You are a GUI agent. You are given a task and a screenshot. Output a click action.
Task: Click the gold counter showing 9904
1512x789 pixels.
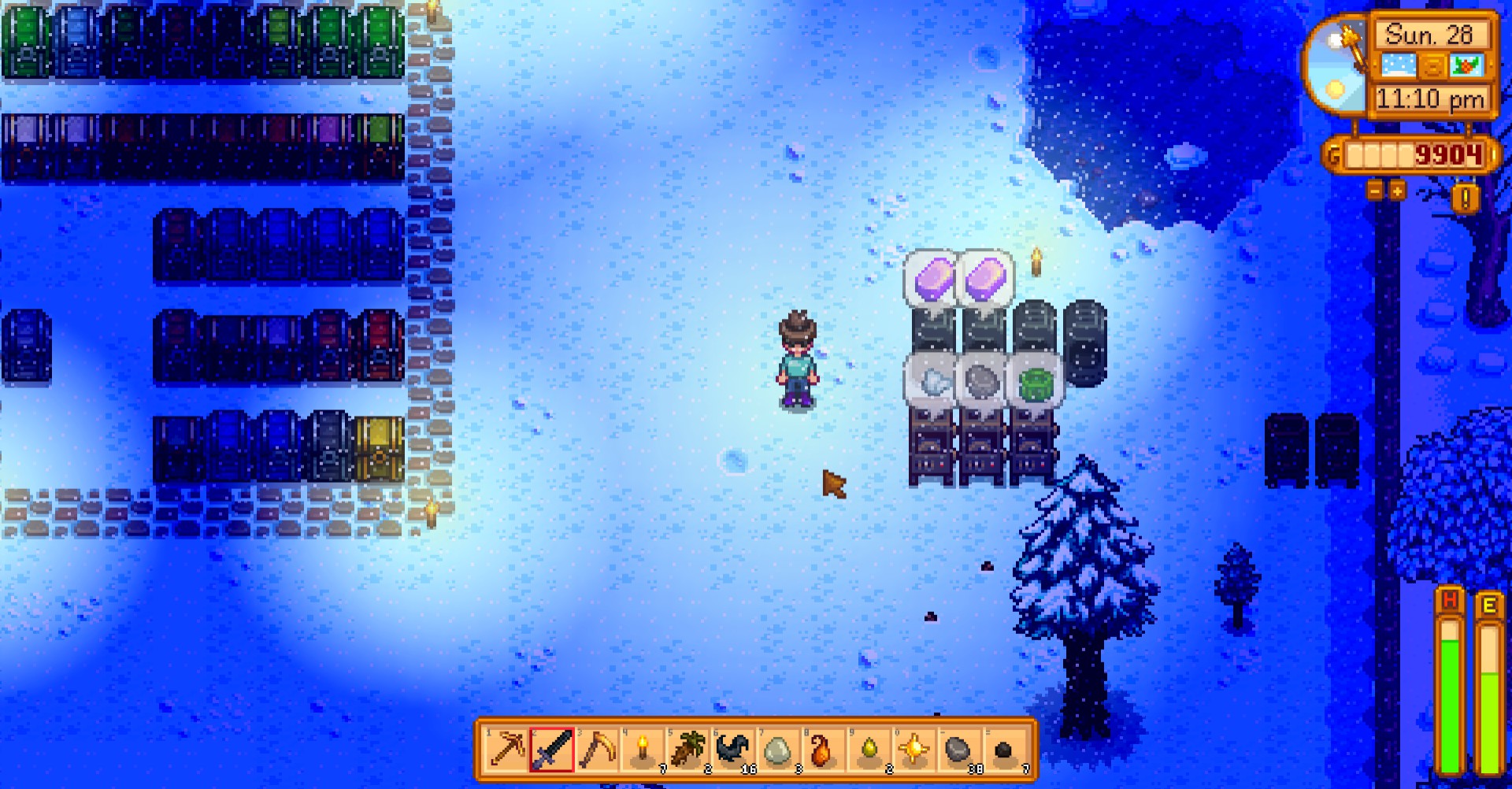pyautogui.click(x=1449, y=156)
